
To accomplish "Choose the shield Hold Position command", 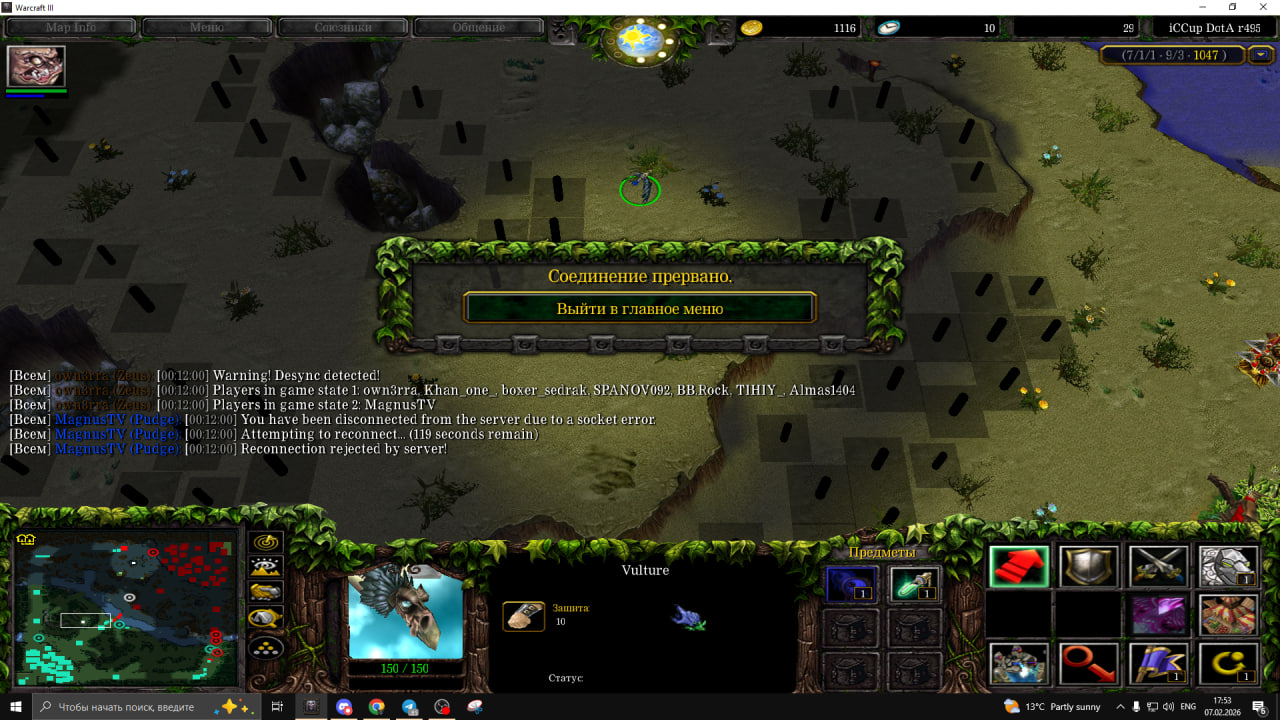I will tap(1089, 566).
